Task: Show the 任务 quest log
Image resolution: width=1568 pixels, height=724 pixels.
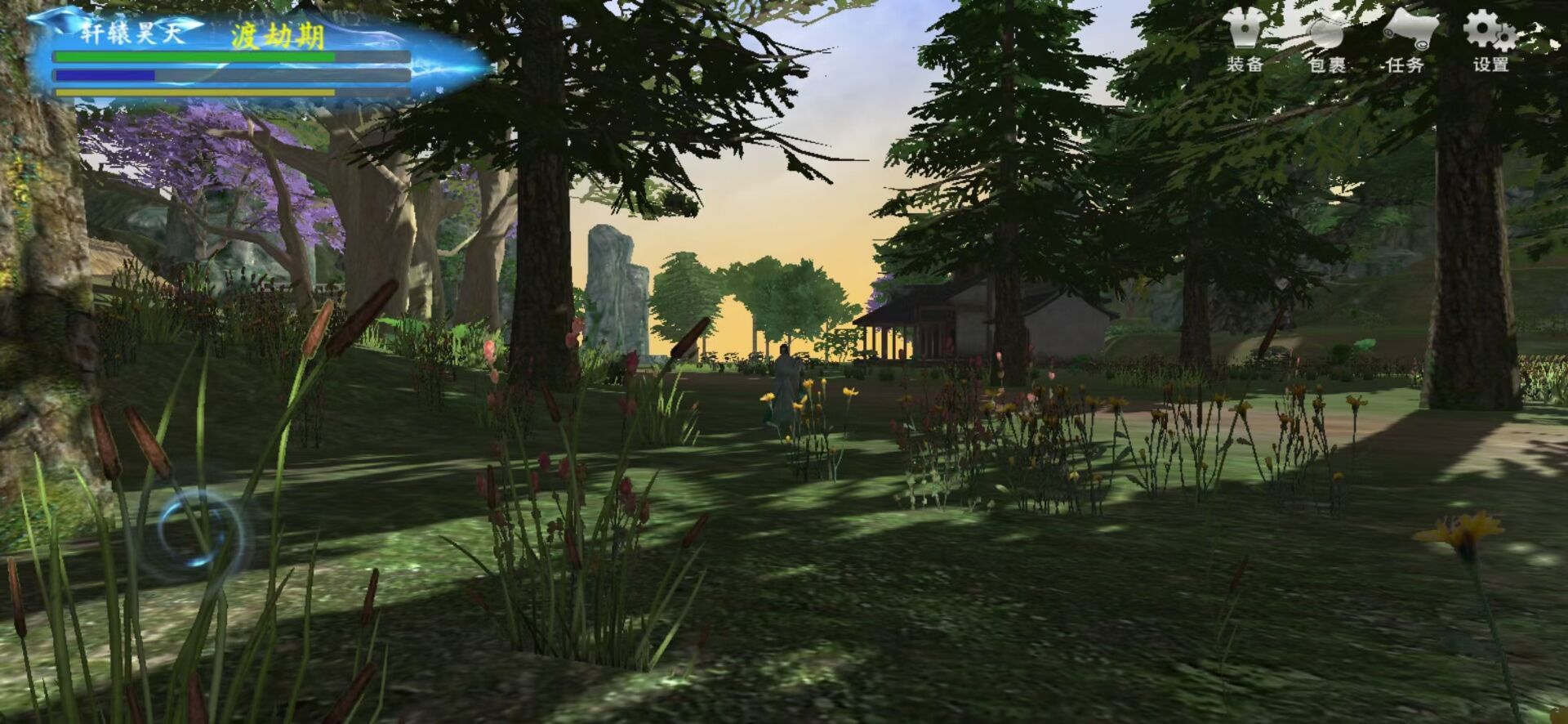Action: [x=1406, y=42]
